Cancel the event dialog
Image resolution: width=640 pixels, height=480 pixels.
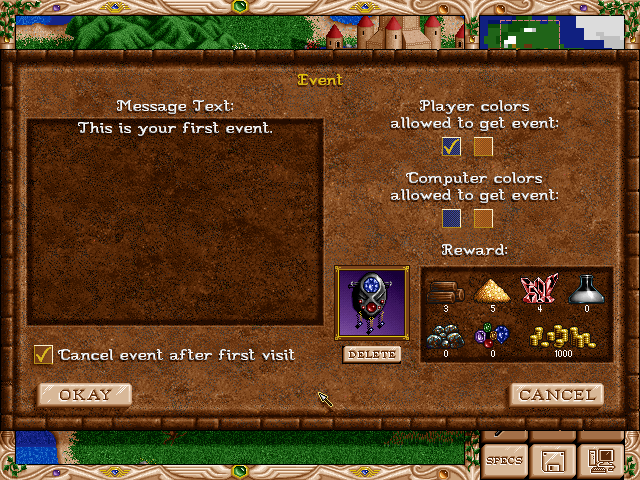coord(557,394)
